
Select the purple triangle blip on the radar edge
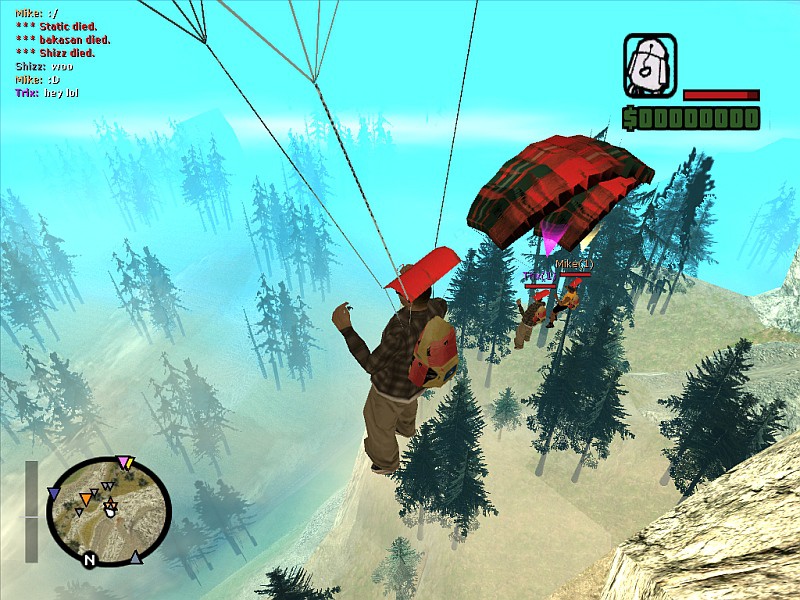(x=53, y=493)
